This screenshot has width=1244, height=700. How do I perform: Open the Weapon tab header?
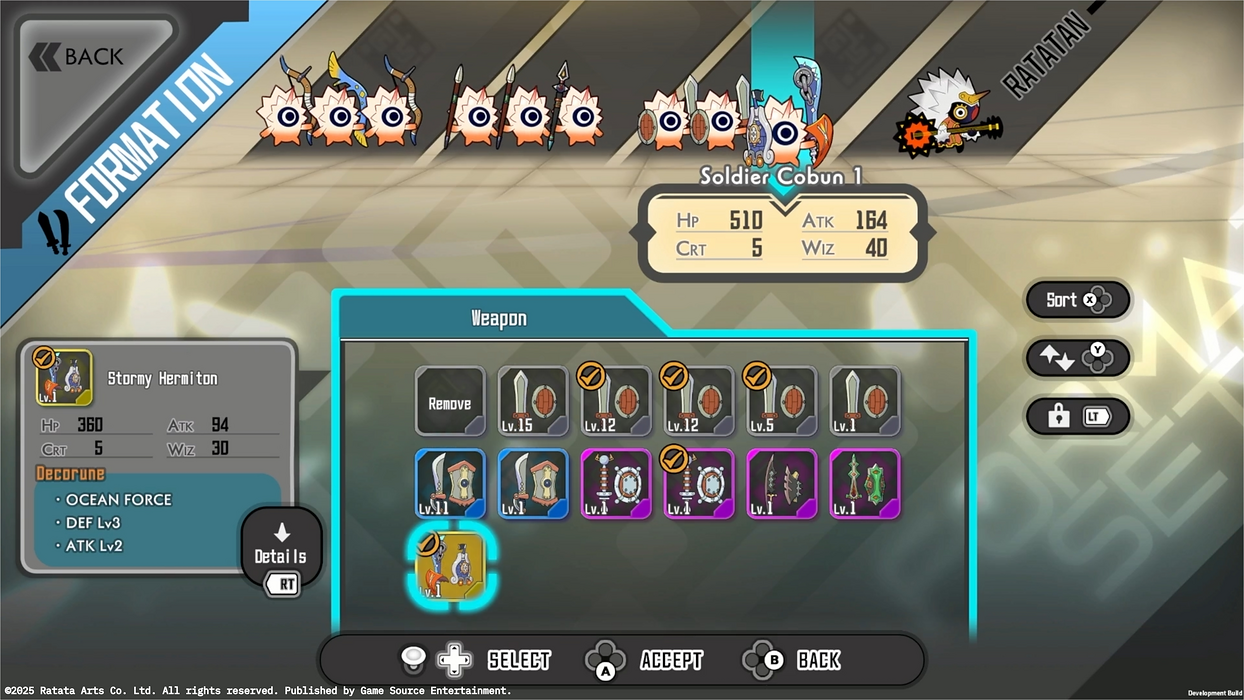[x=498, y=319]
